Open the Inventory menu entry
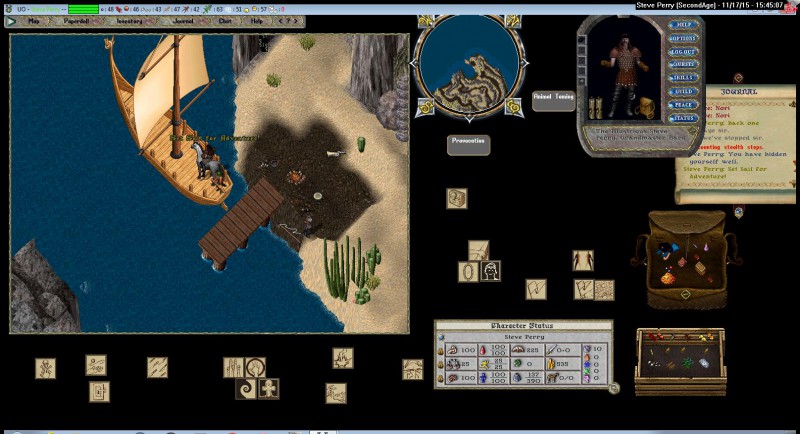This screenshot has width=800, height=434. [129, 20]
